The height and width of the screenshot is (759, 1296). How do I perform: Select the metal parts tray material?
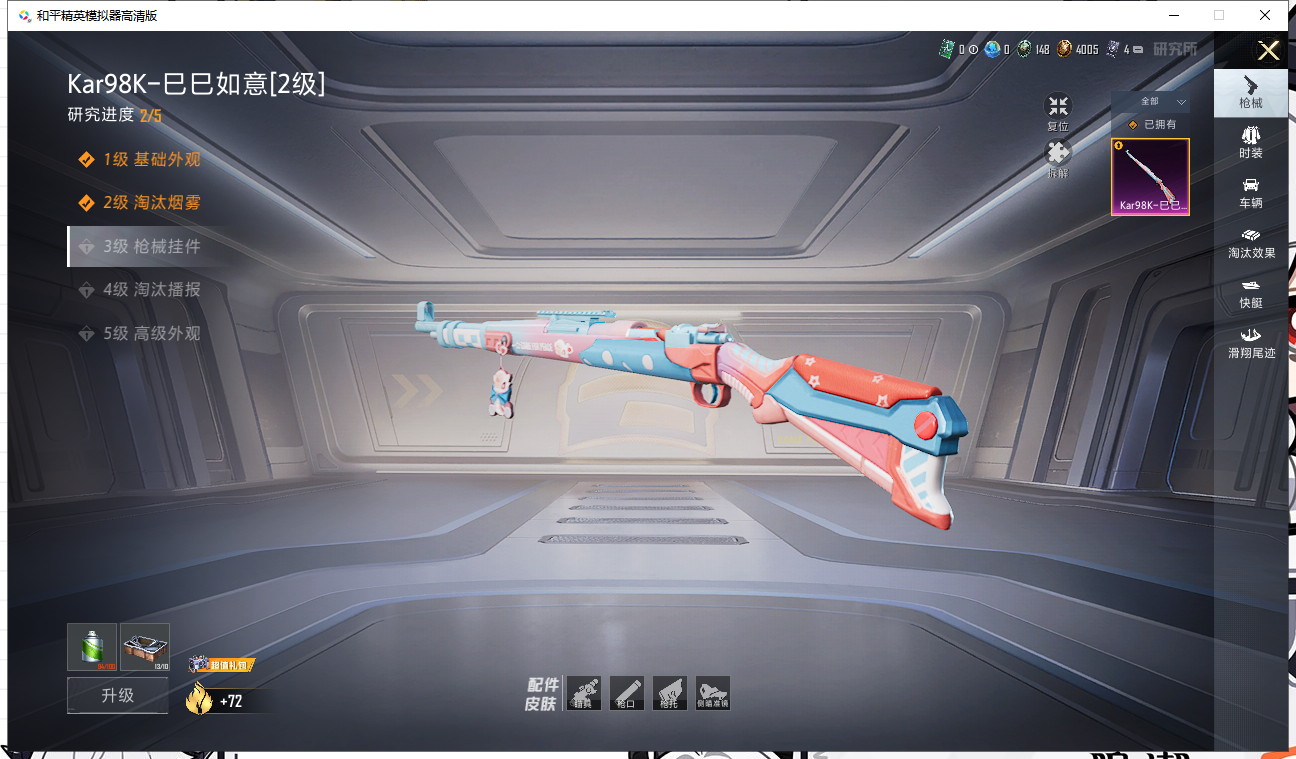[145, 647]
